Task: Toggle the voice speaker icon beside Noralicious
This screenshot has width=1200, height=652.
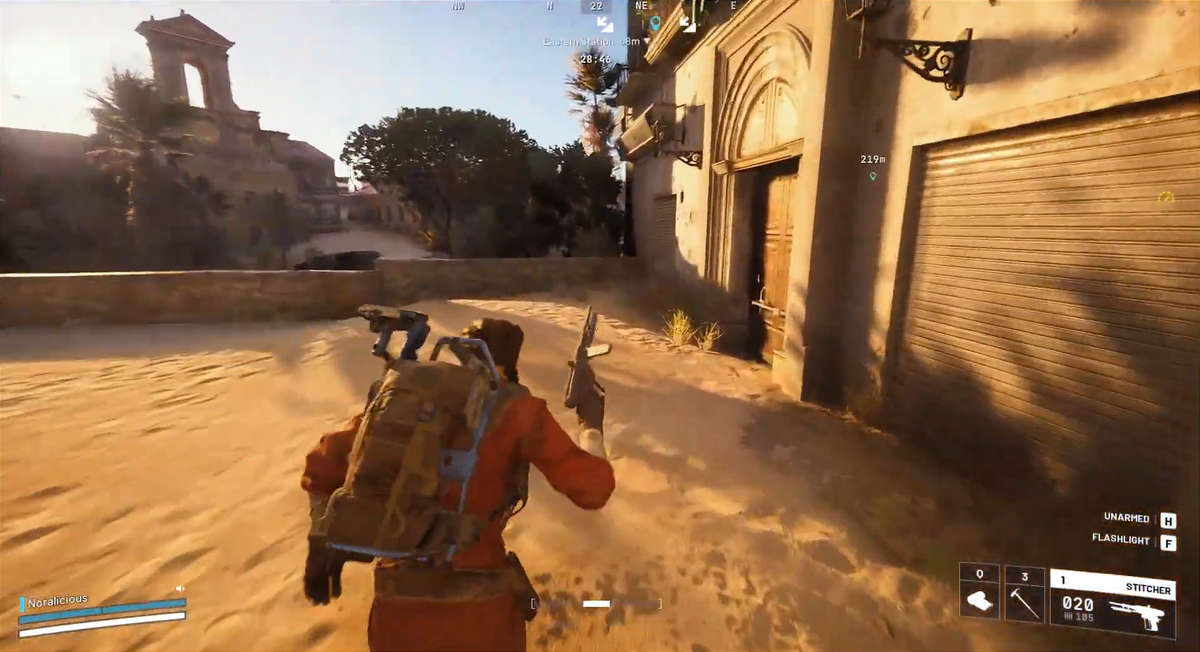Action: coord(180,589)
